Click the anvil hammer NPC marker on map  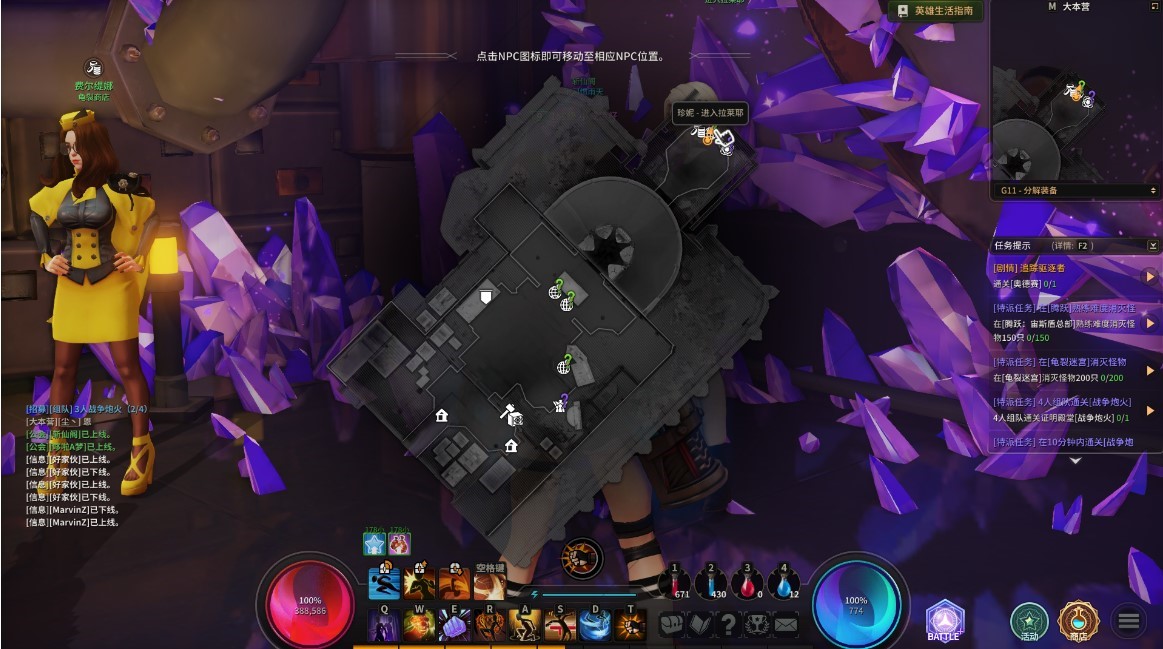[510, 411]
